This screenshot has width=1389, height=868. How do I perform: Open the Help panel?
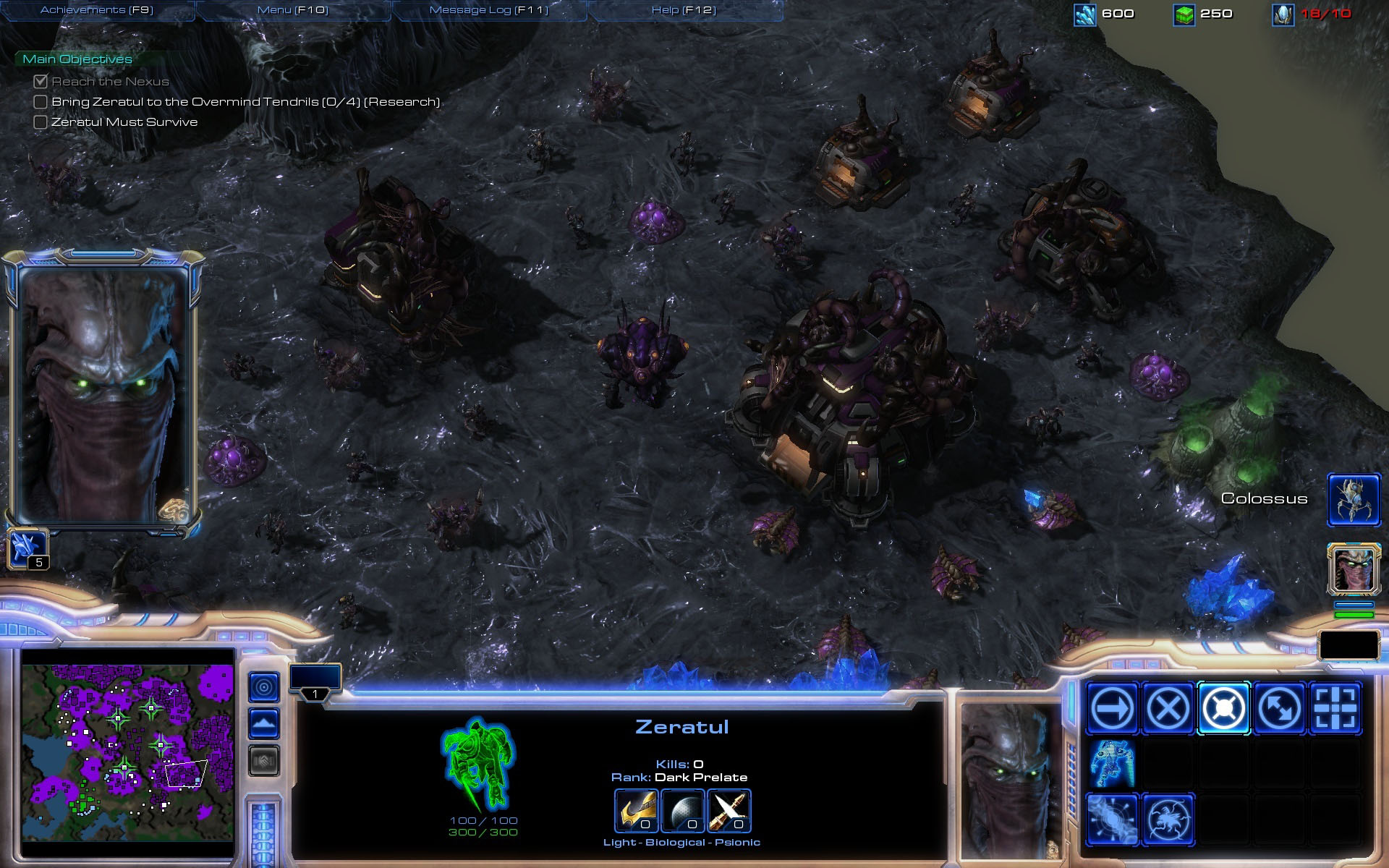684,10
